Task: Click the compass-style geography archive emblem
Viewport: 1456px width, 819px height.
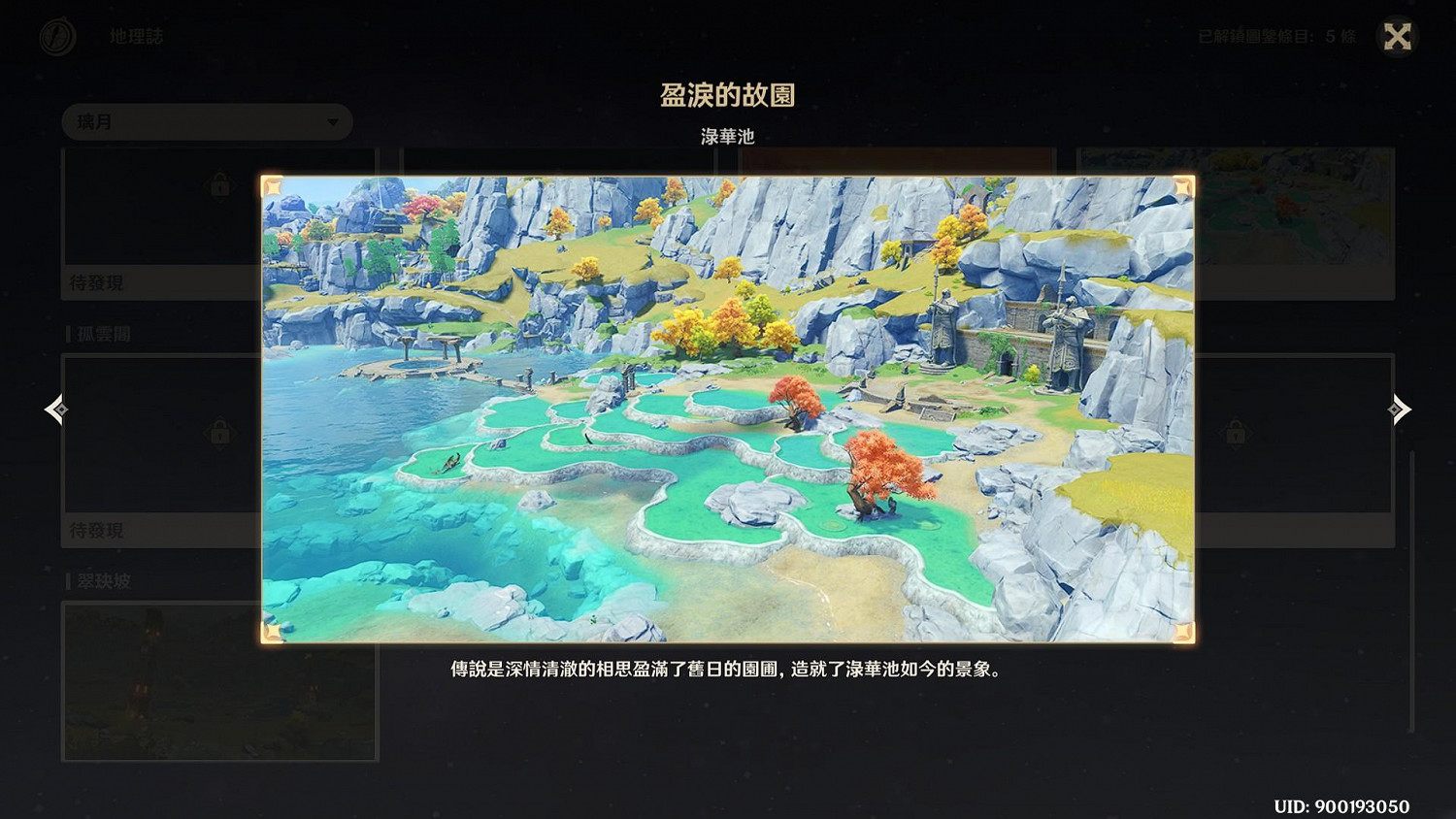Action: pos(57,35)
